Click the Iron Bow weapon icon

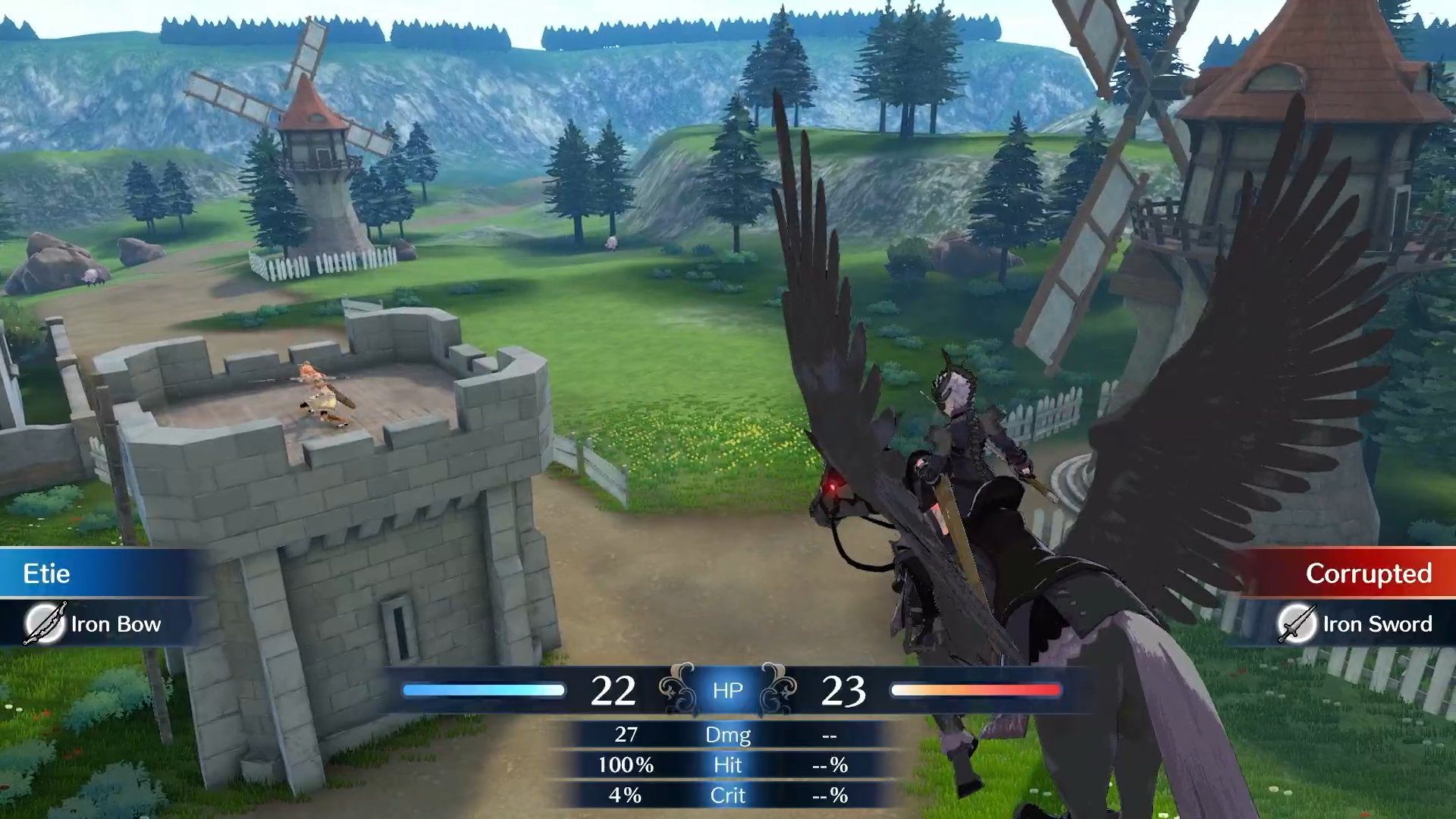[43, 624]
